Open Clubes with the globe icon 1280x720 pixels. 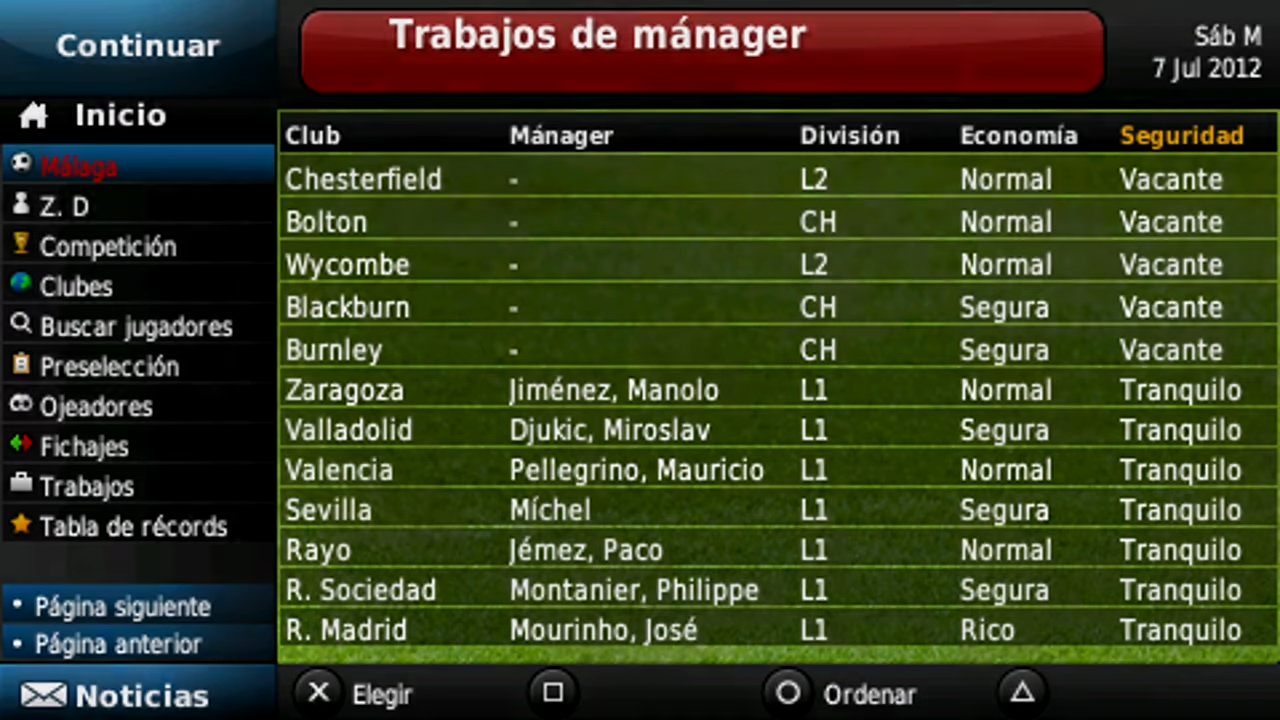click(x=22, y=286)
